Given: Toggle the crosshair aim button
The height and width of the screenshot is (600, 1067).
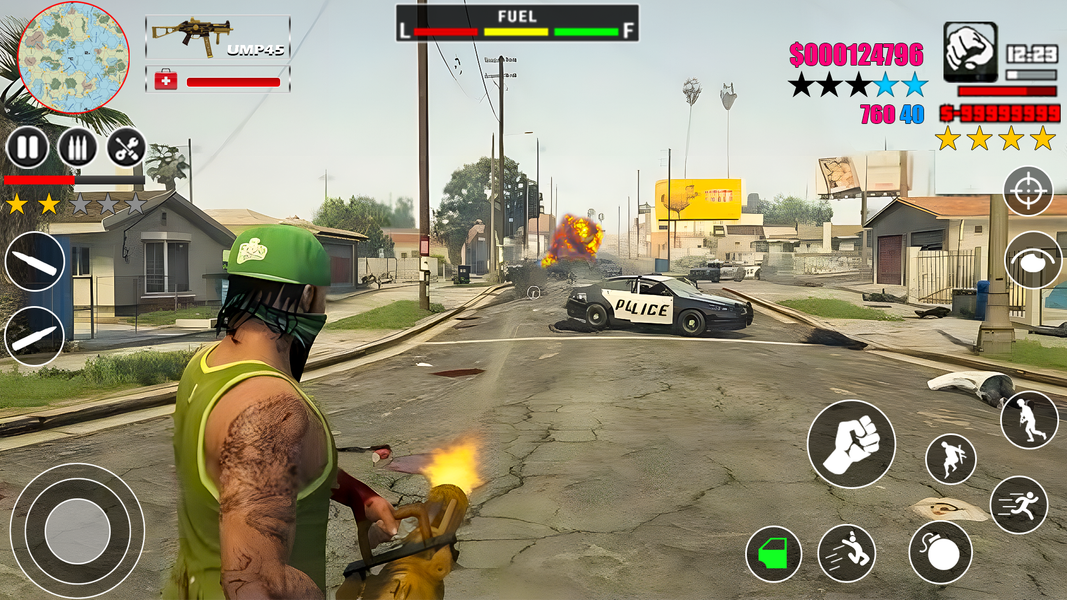Looking at the screenshot, I should (1028, 190).
